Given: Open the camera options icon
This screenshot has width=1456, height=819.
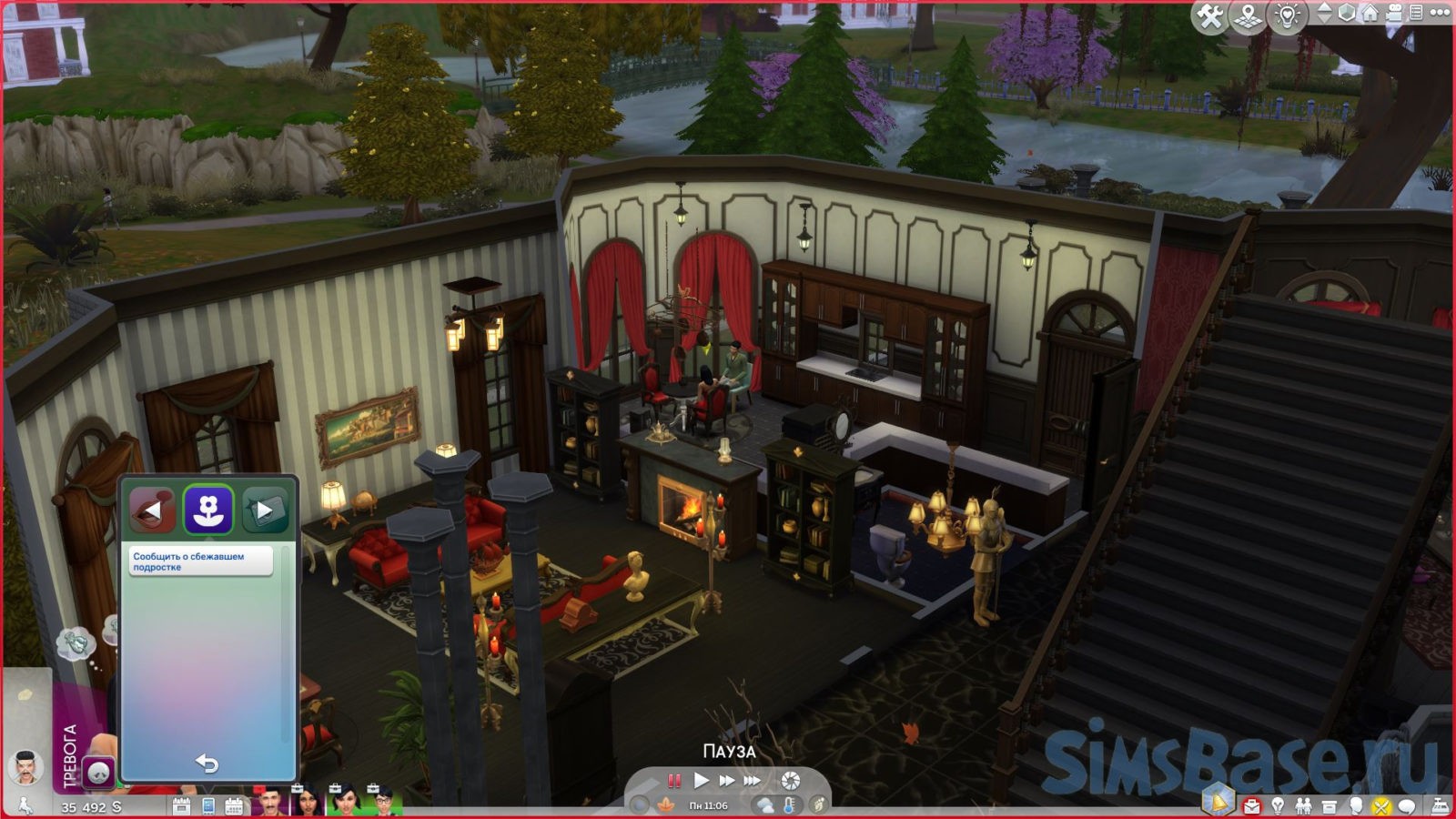Looking at the screenshot, I should (x=1393, y=14).
